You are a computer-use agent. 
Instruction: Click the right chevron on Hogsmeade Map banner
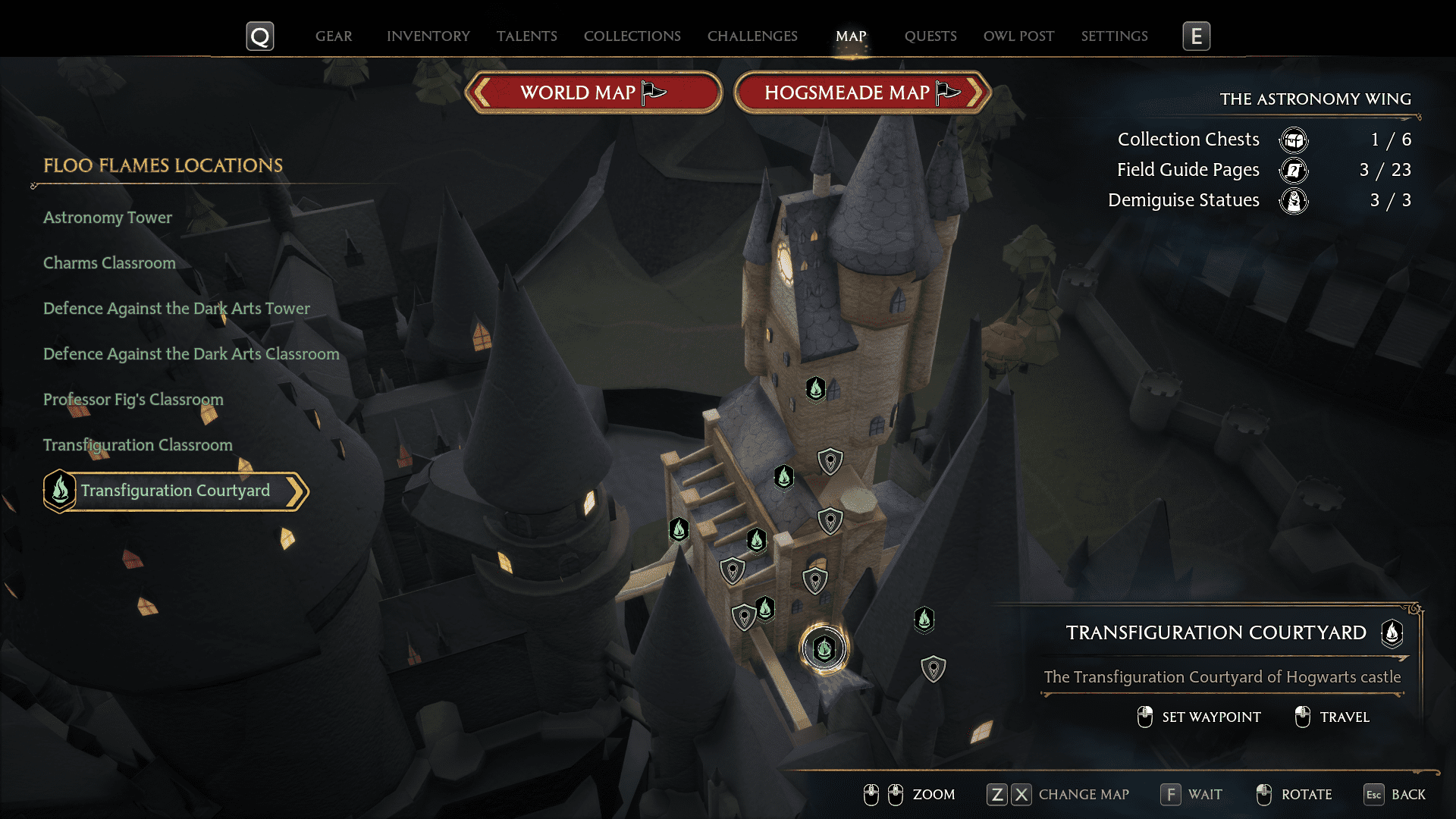point(974,92)
